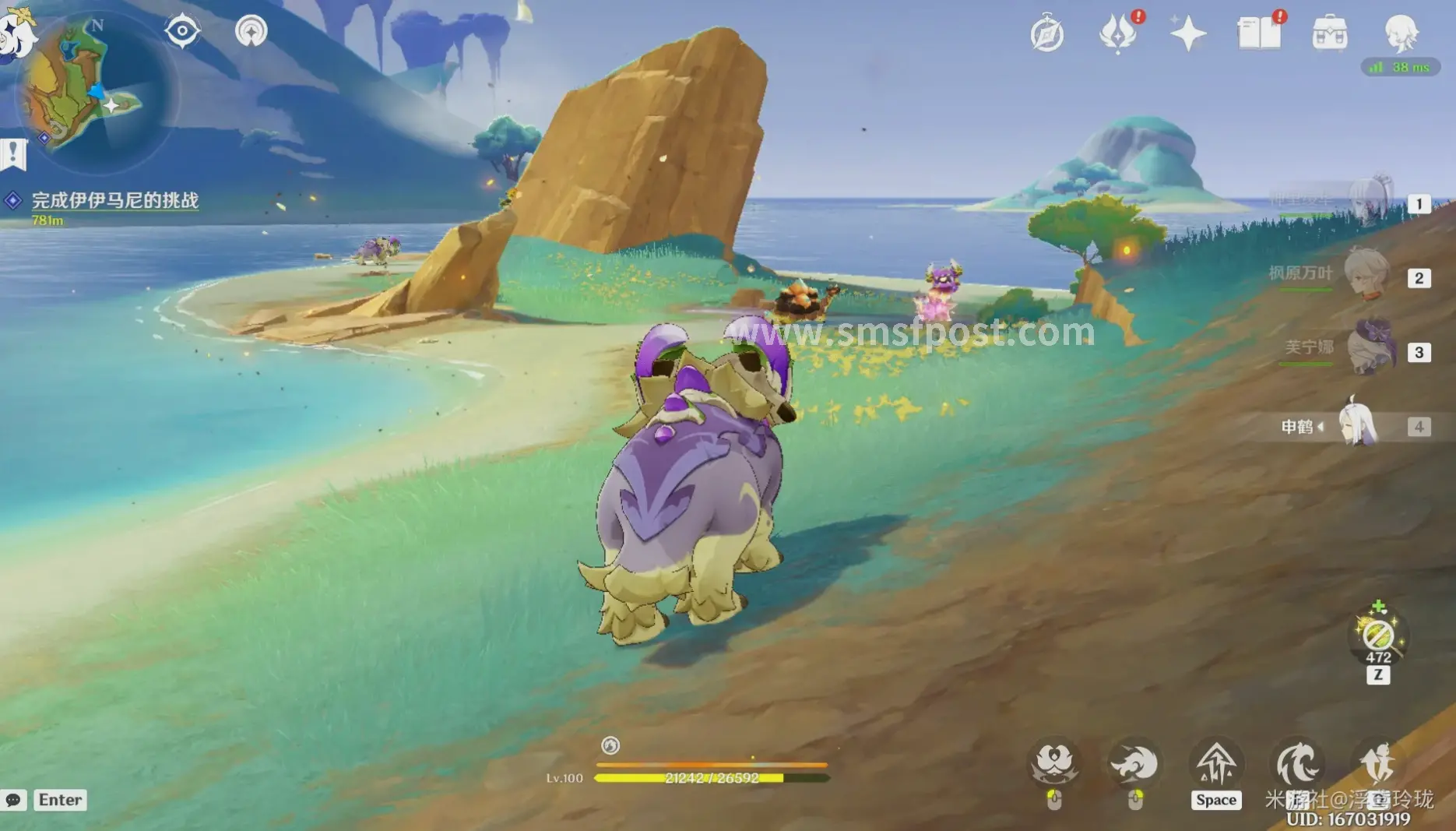Open the Paimon menu icon
Image resolution: width=1456 pixels, height=831 pixels.
click(x=16, y=31)
